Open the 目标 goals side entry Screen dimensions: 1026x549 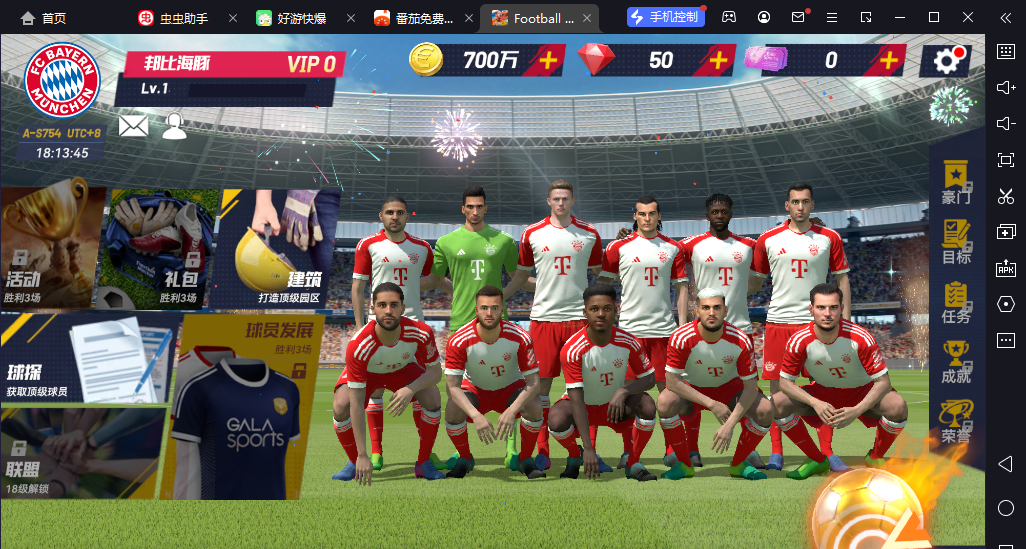[x=956, y=241]
